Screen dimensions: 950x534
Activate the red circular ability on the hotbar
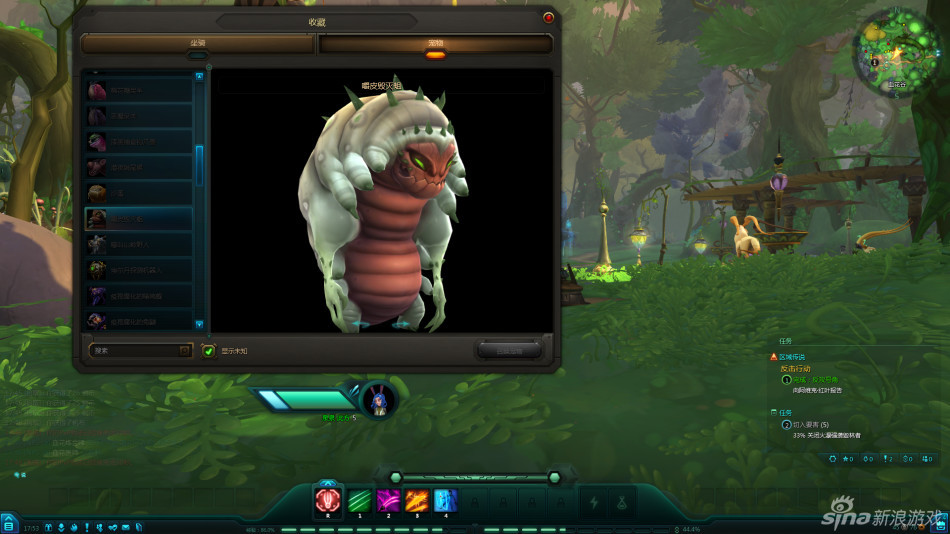click(x=328, y=499)
